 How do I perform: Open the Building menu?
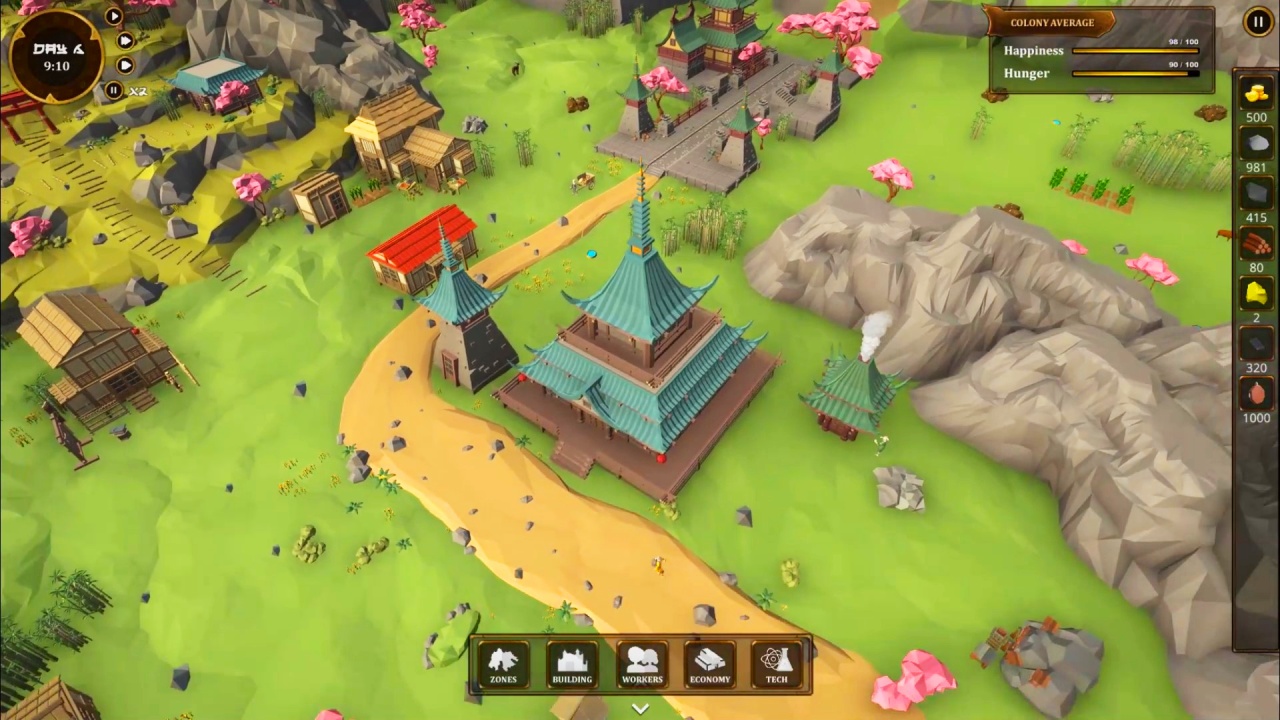pos(572,663)
